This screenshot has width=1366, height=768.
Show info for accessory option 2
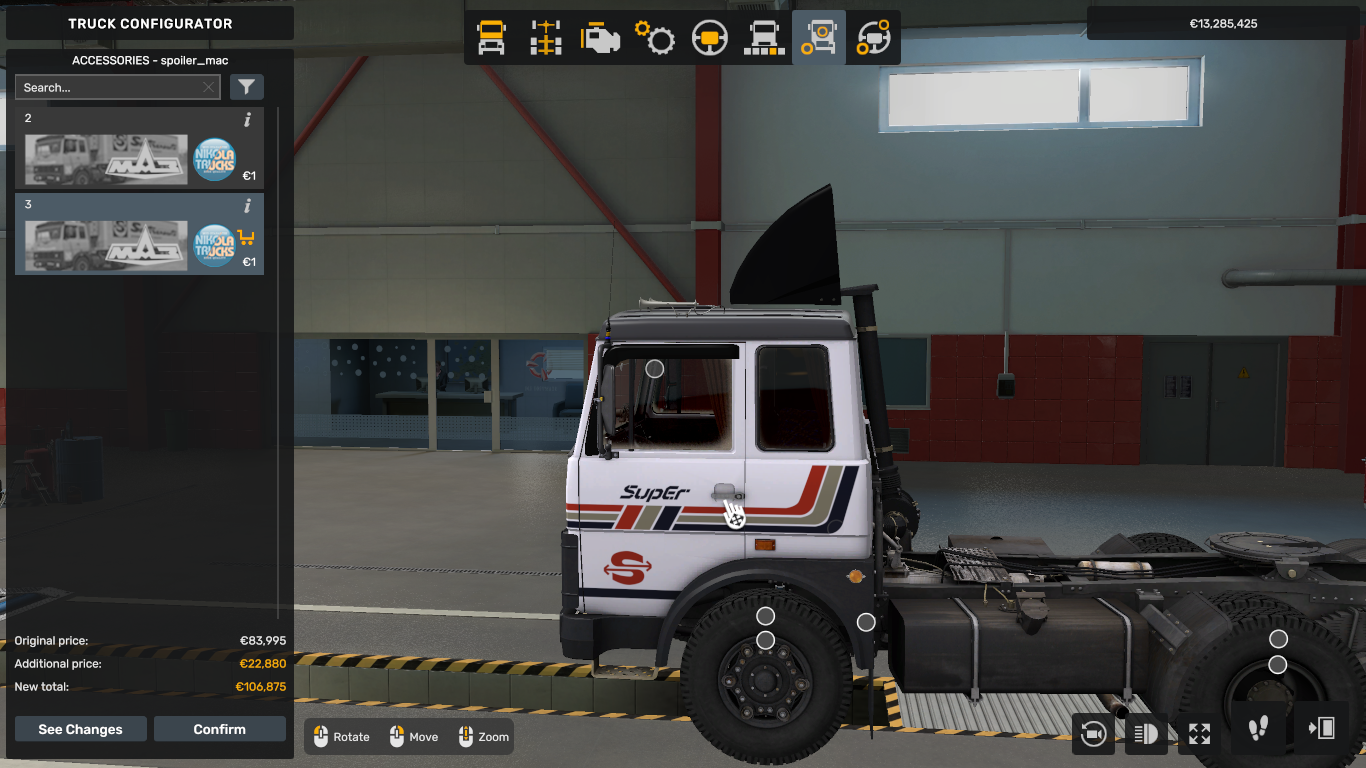tap(247, 120)
